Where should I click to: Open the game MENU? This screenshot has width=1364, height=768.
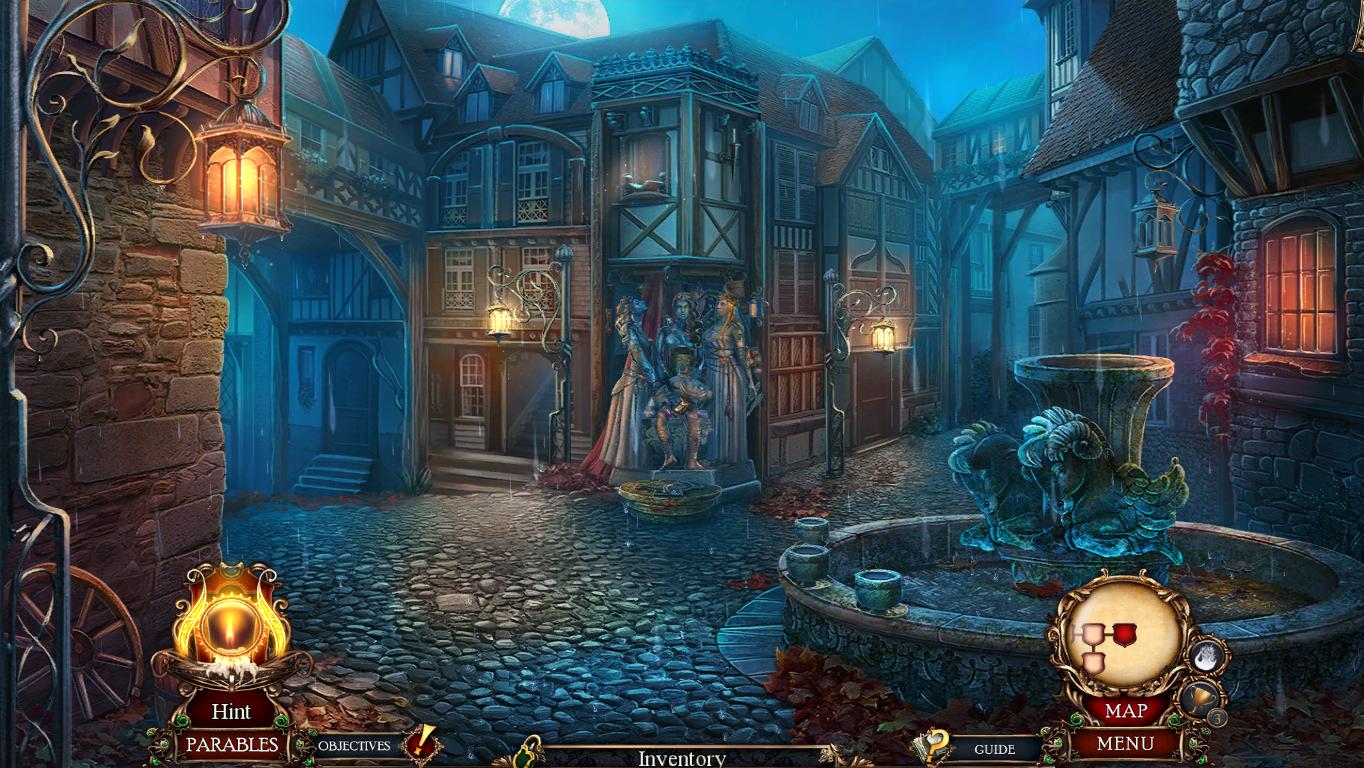(x=1128, y=742)
